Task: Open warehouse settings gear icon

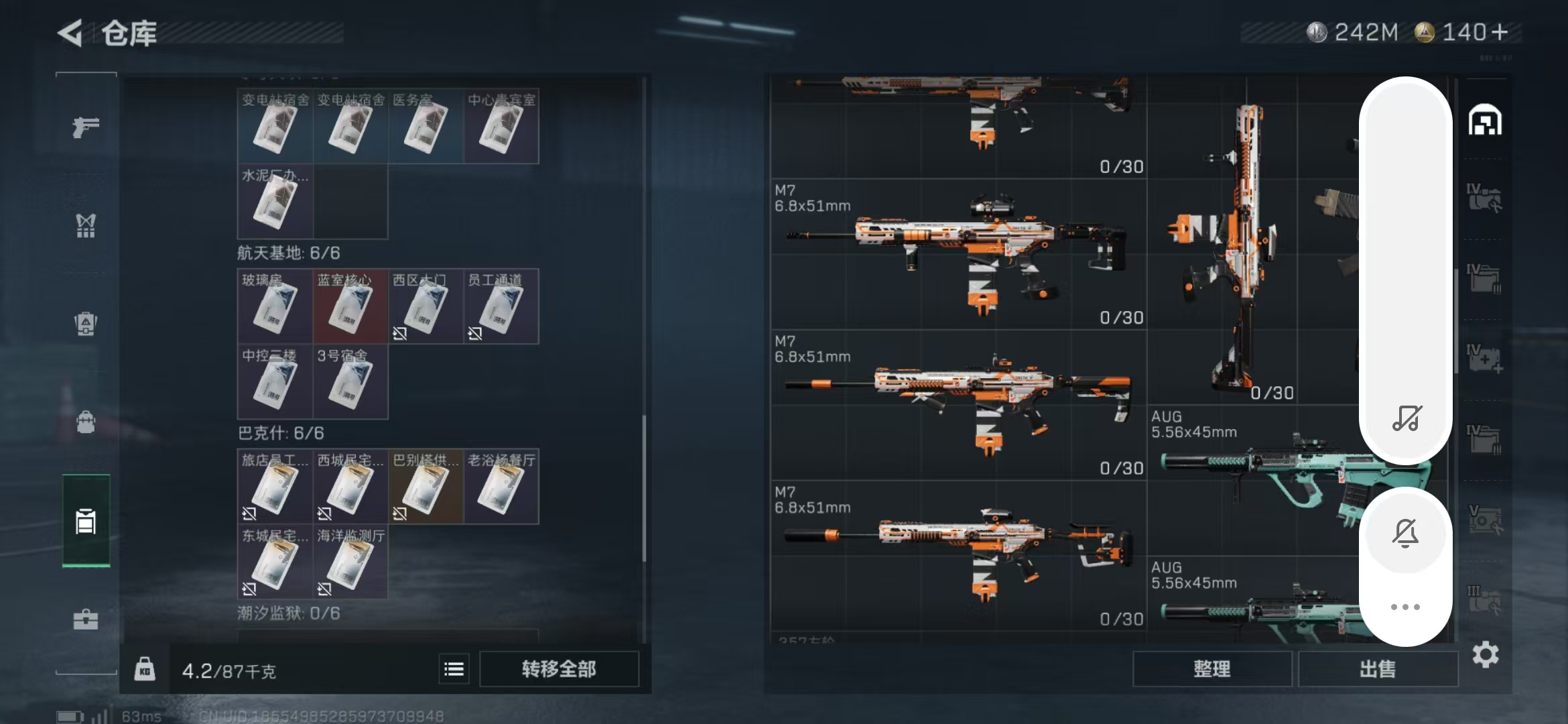Action: [1485, 654]
